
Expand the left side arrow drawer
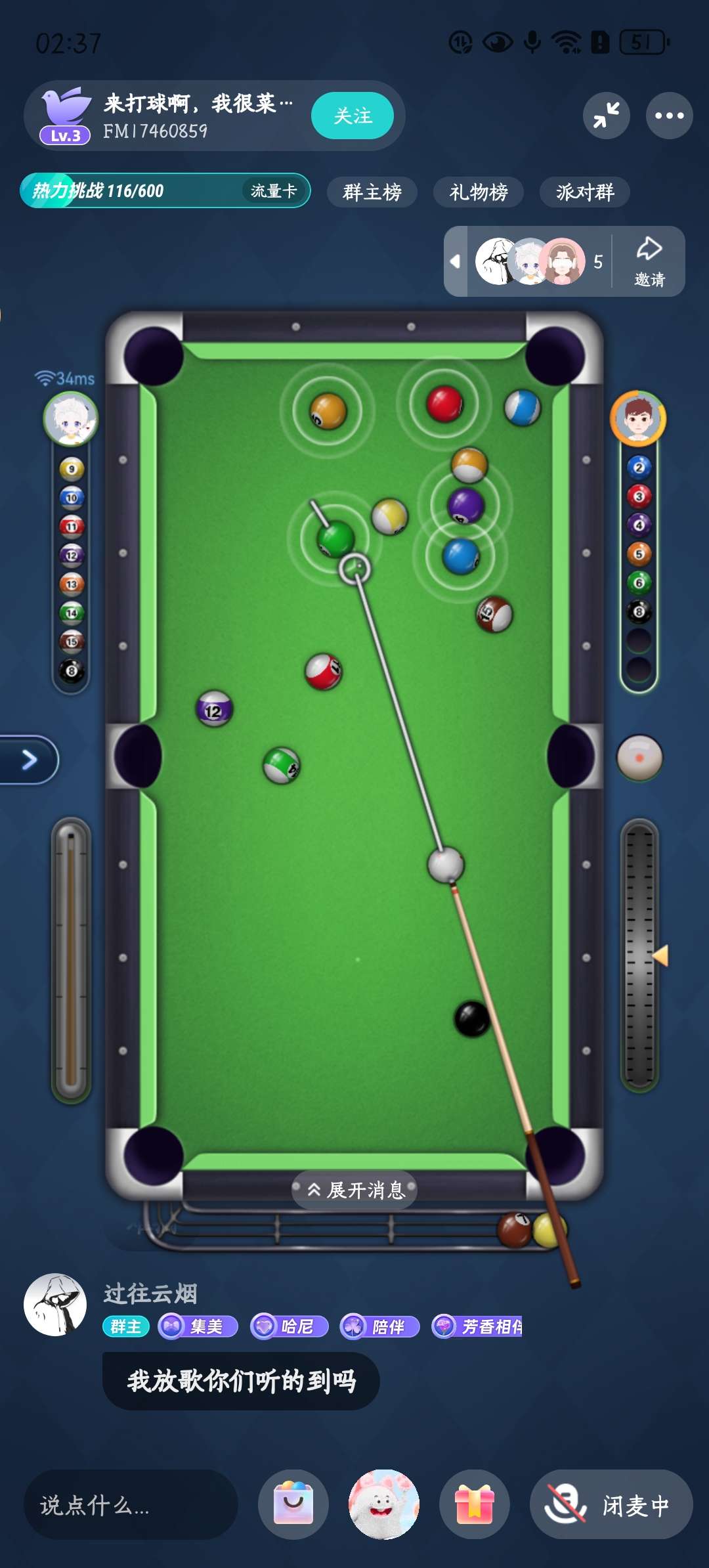[29, 760]
